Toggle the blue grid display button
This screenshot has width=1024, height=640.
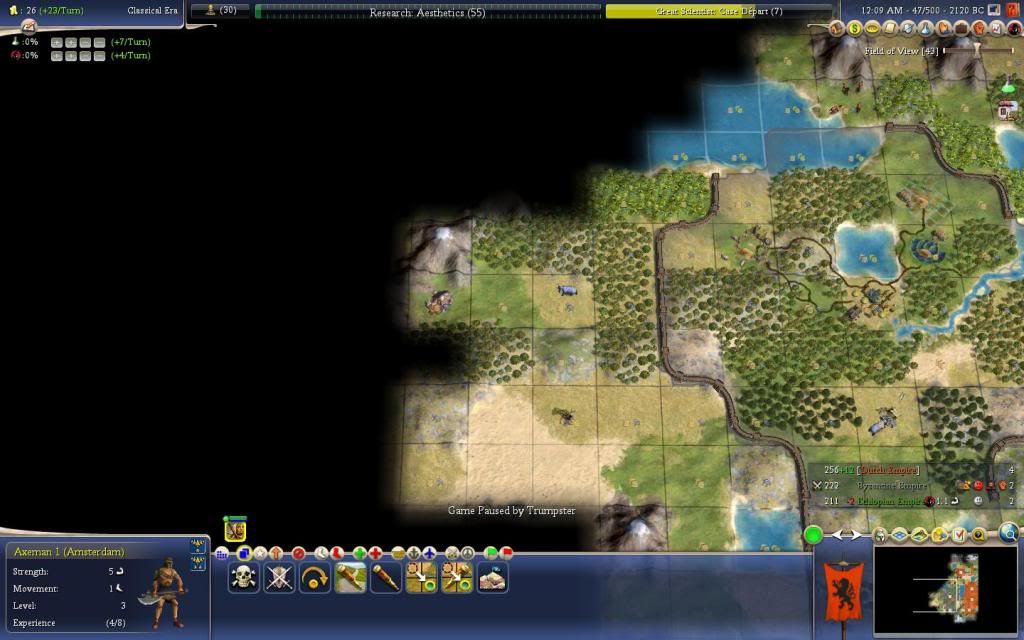(899, 536)
